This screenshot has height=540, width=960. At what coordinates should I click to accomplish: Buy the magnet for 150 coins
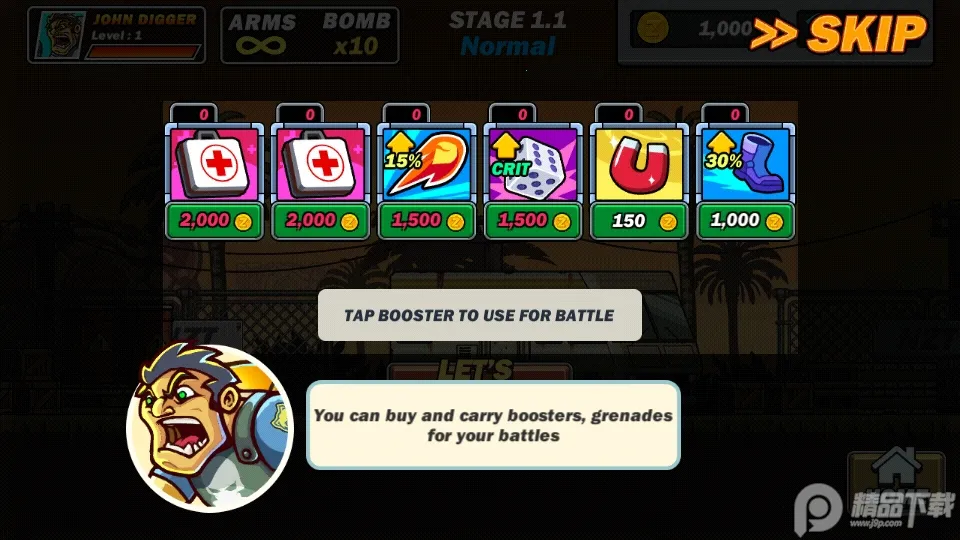(x=640, y=221)
